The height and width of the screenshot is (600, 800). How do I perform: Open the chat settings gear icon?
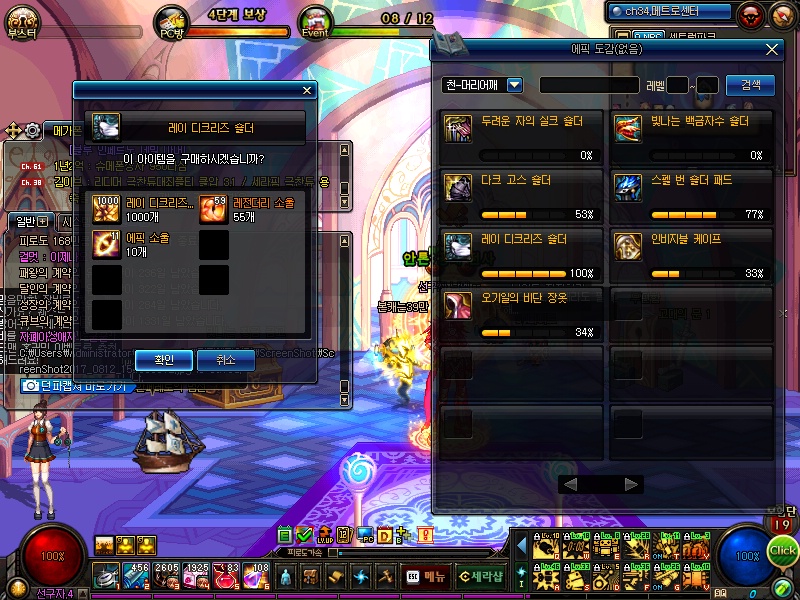(x=33, y=130)
